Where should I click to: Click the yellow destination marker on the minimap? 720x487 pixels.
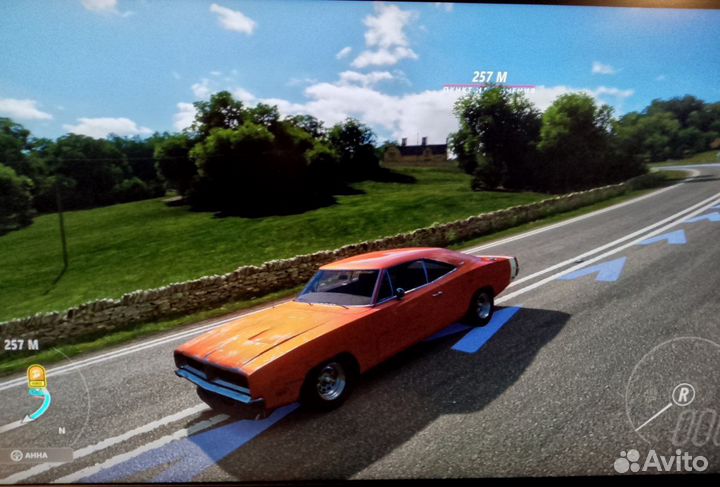(x=36, y=377)
